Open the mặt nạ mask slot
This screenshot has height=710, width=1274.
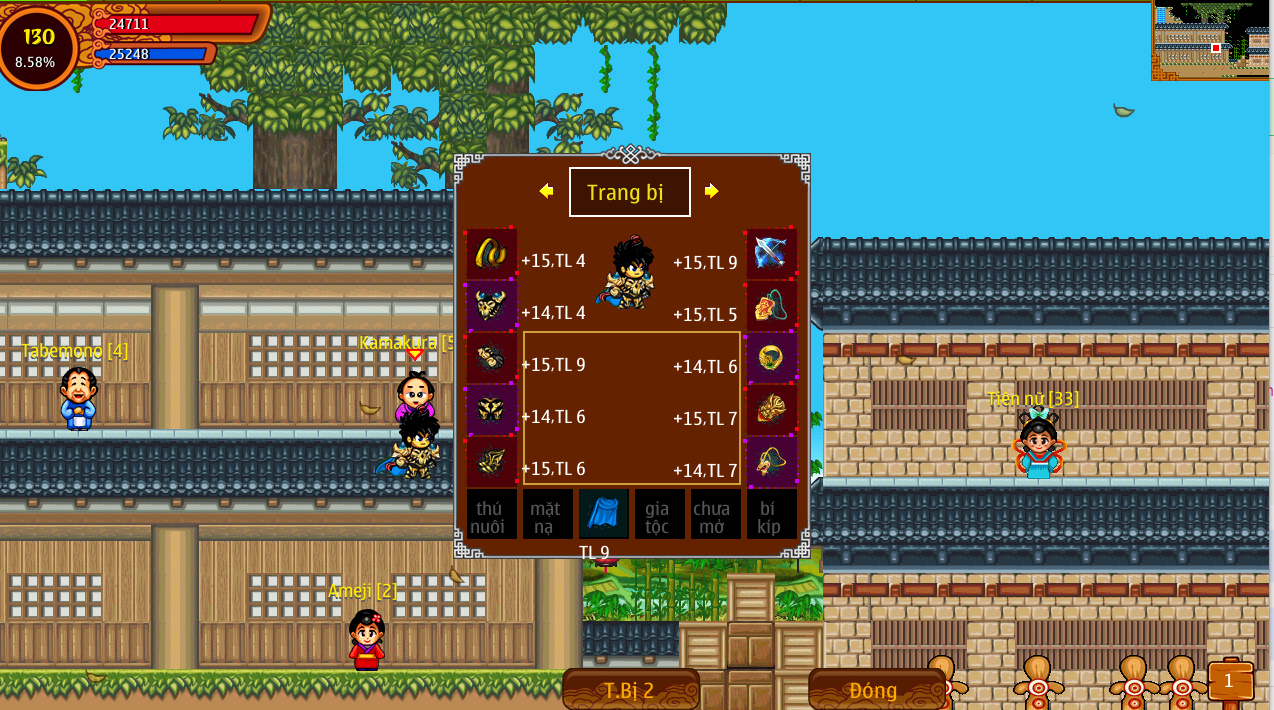pos(547,514)
